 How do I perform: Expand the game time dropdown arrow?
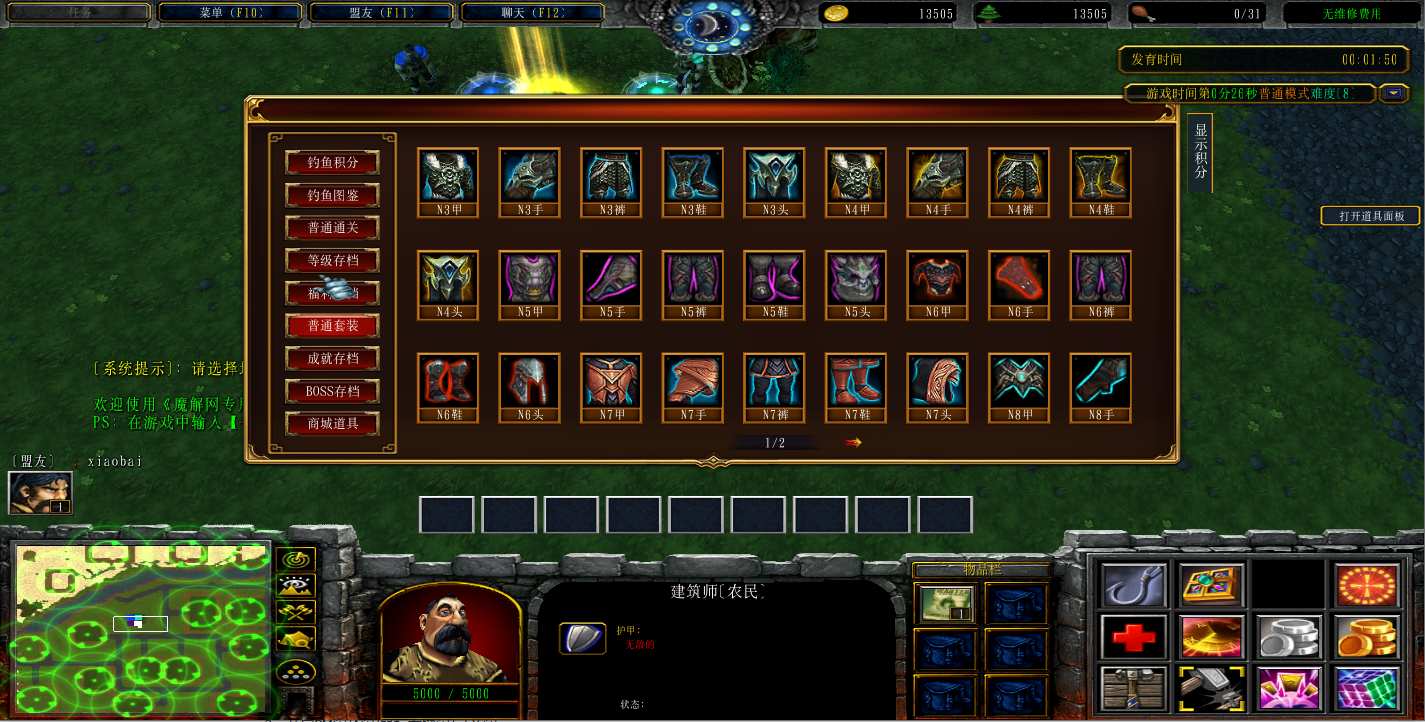[1394, 94]
